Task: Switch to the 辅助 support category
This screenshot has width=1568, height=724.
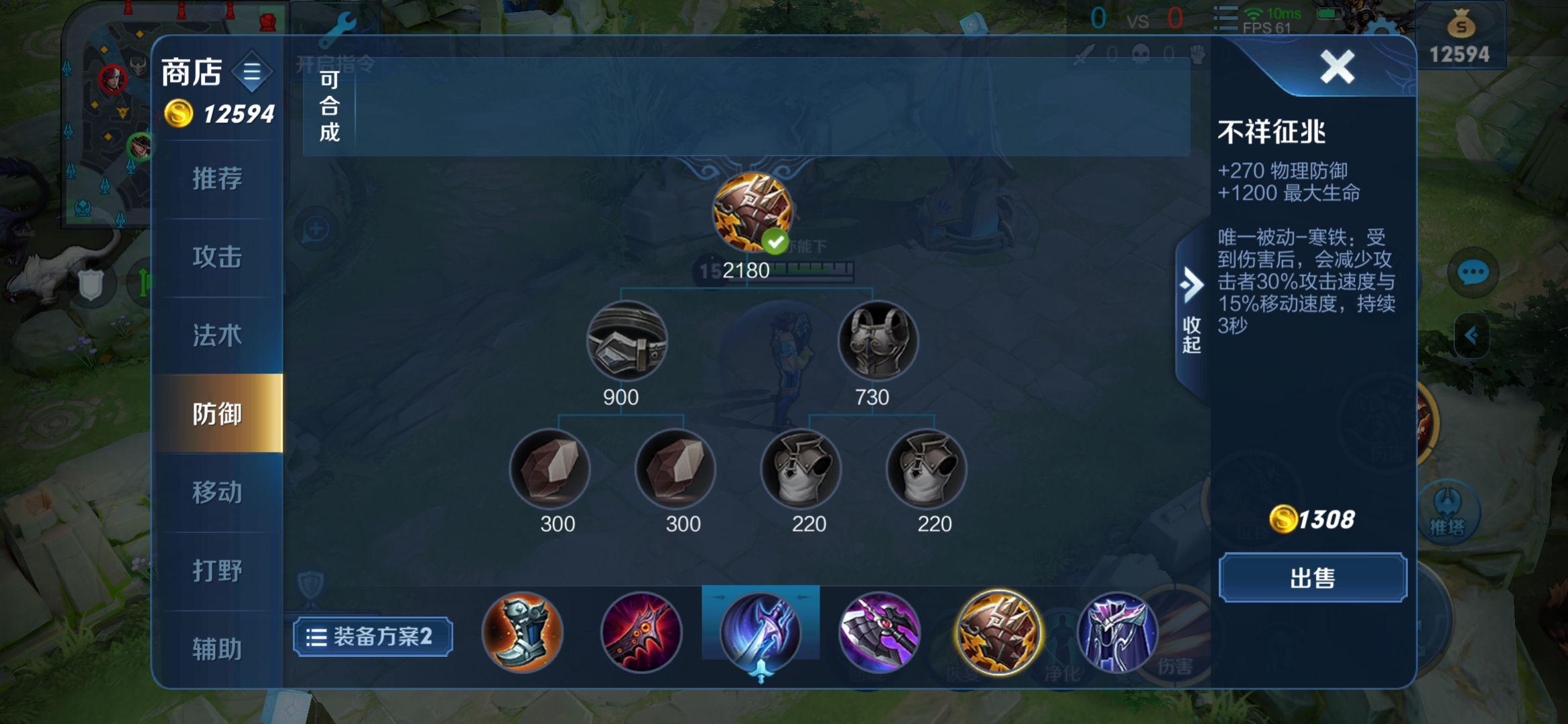Action: 217,649
